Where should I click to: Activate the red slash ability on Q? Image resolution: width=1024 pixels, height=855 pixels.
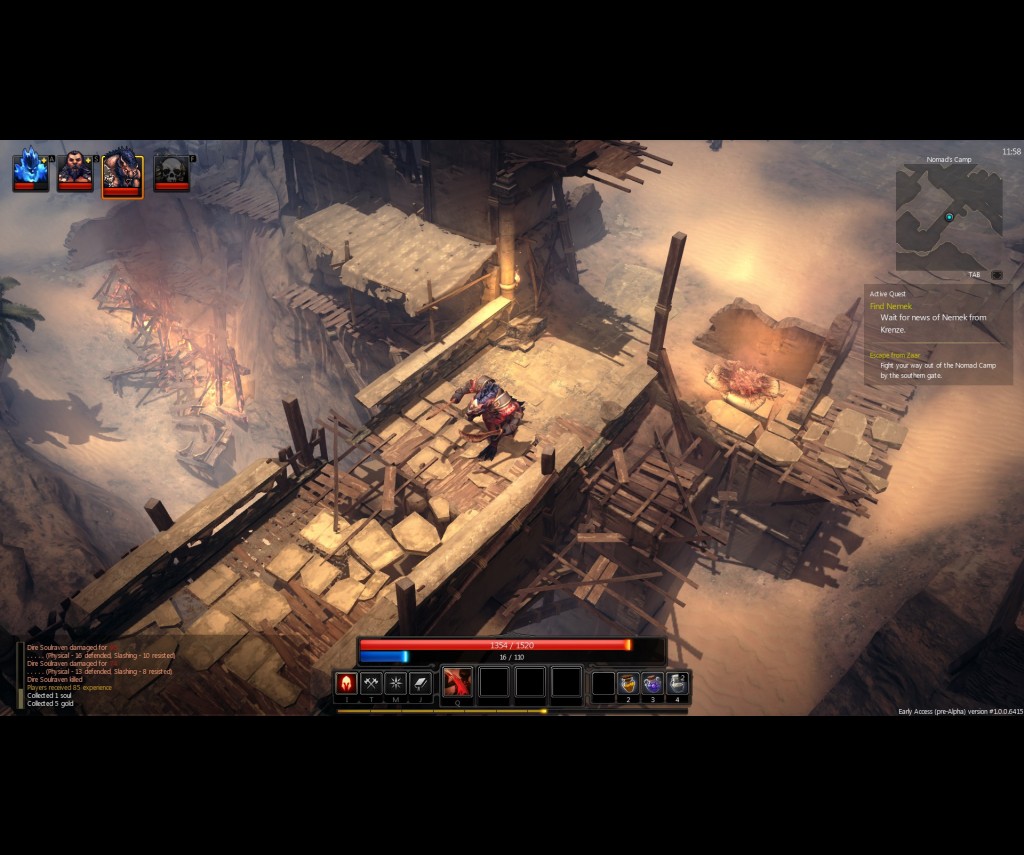coord(457,682)
